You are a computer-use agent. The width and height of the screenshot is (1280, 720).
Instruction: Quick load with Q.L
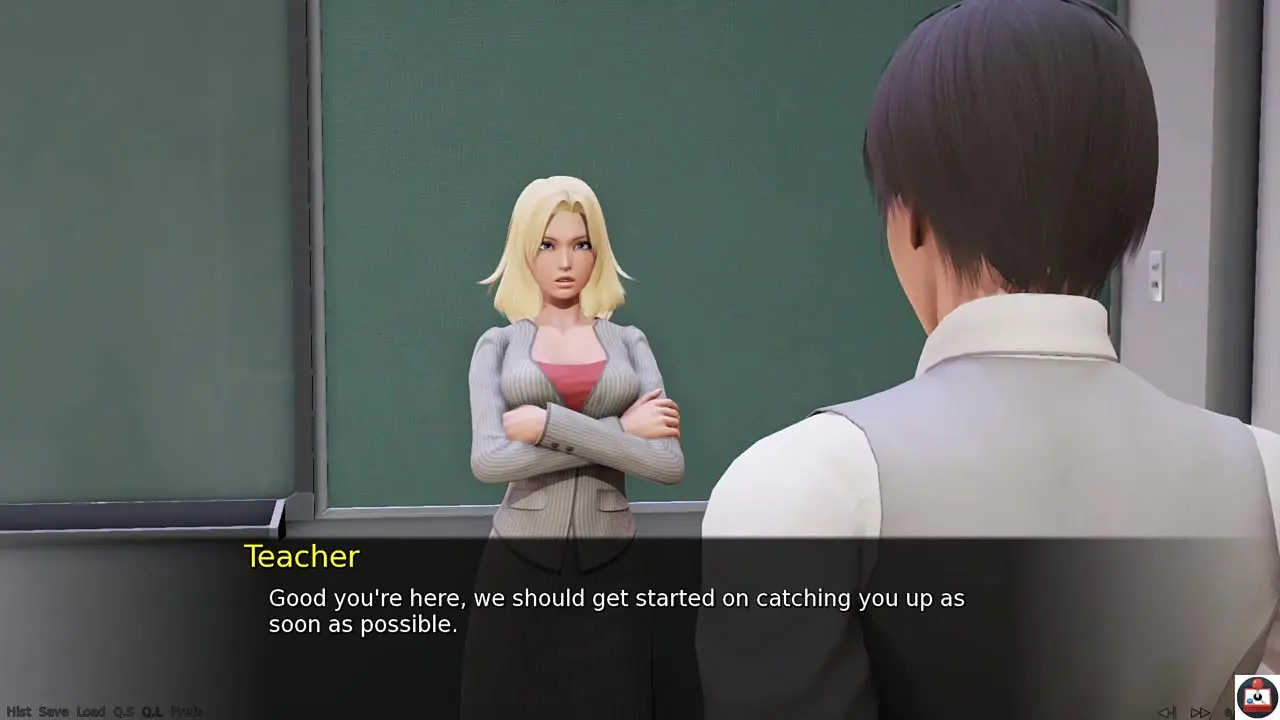coord(152,712)
